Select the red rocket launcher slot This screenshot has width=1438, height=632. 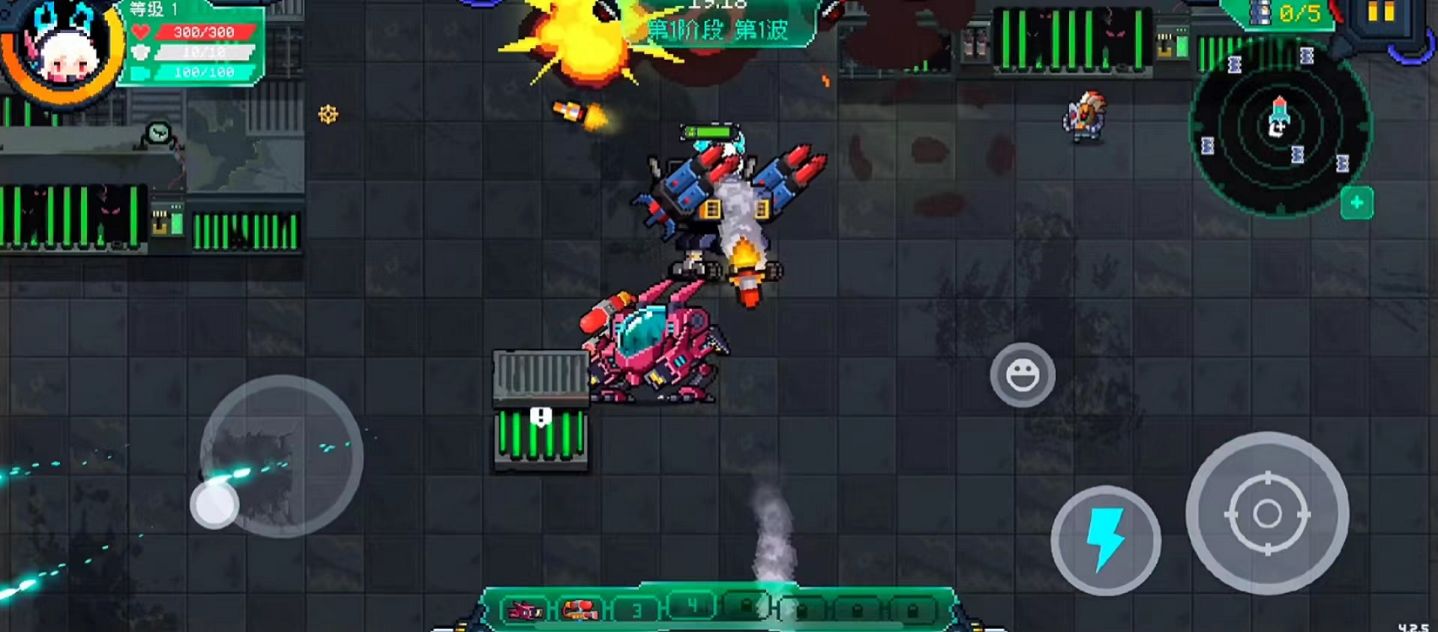(579, 609)
